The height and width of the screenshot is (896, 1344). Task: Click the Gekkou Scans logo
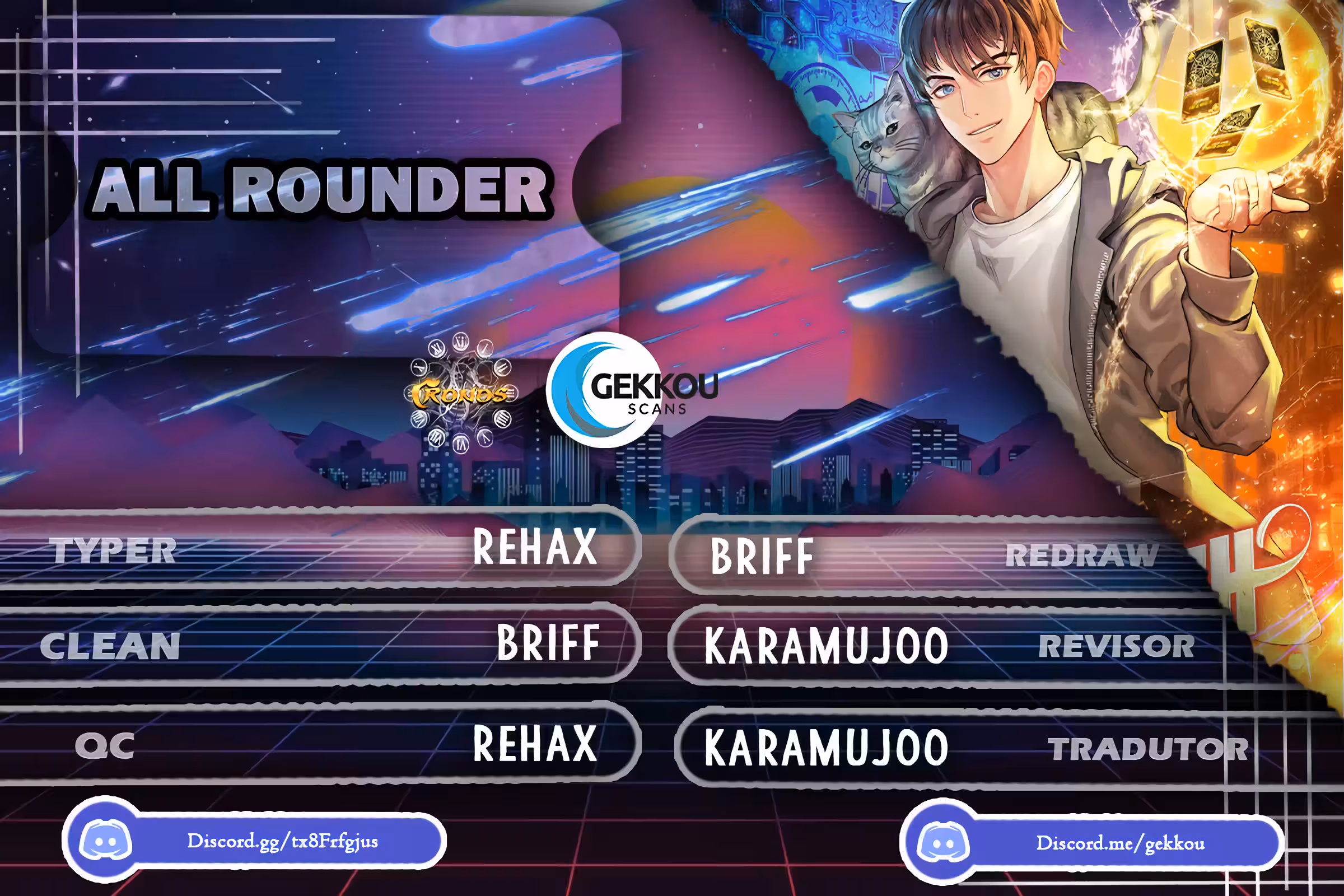click(x=631, y=390)
